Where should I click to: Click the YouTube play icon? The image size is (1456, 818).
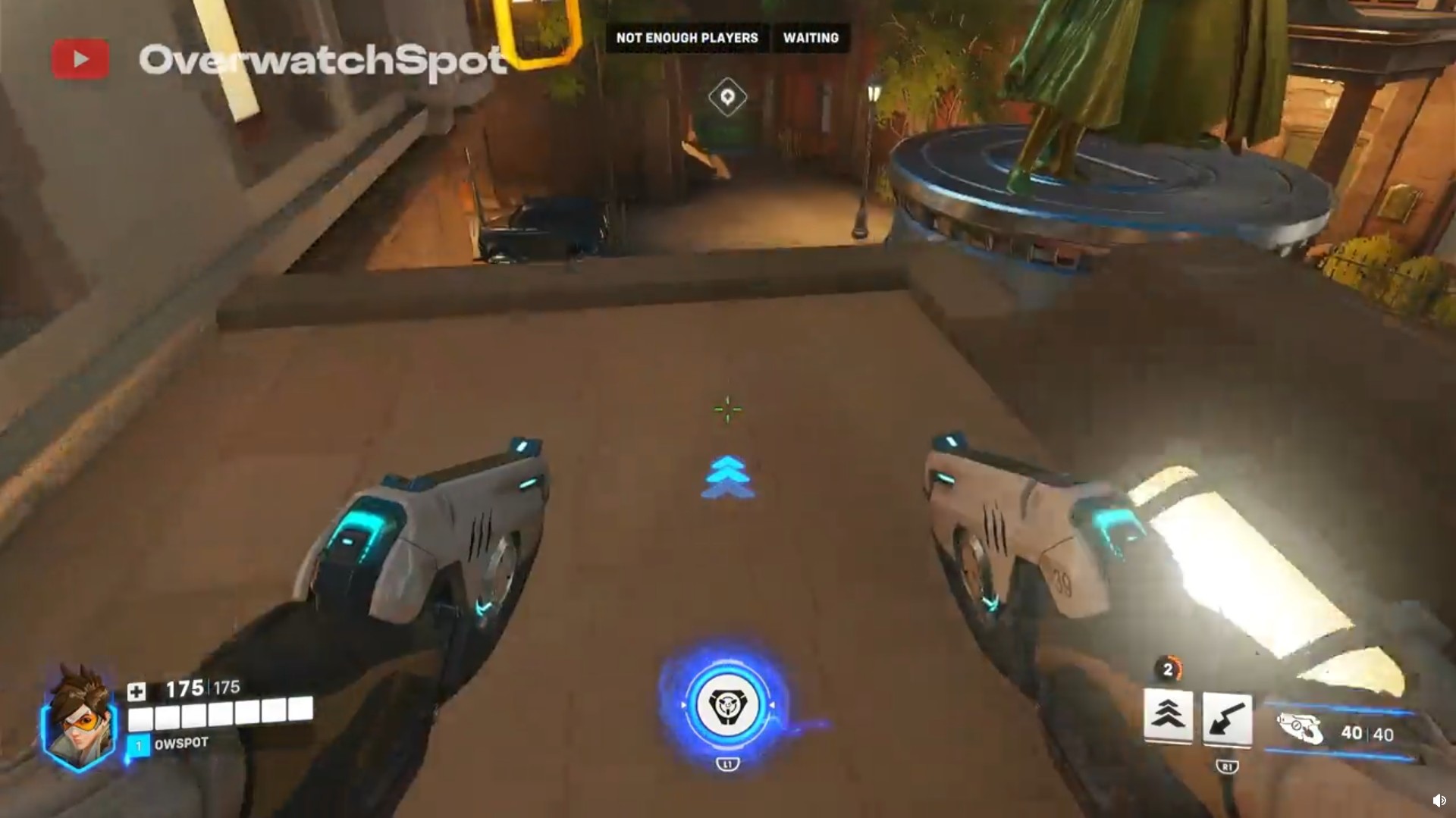point(81,58)
